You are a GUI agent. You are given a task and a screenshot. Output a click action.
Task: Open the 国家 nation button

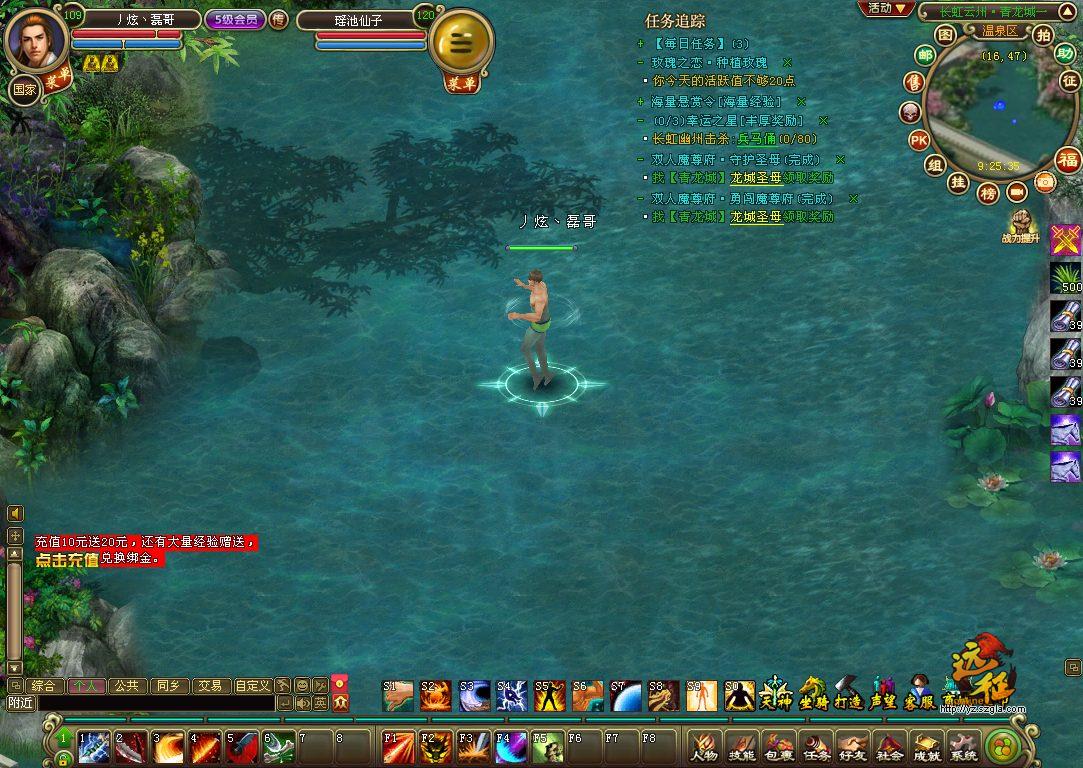pos(23,88)
